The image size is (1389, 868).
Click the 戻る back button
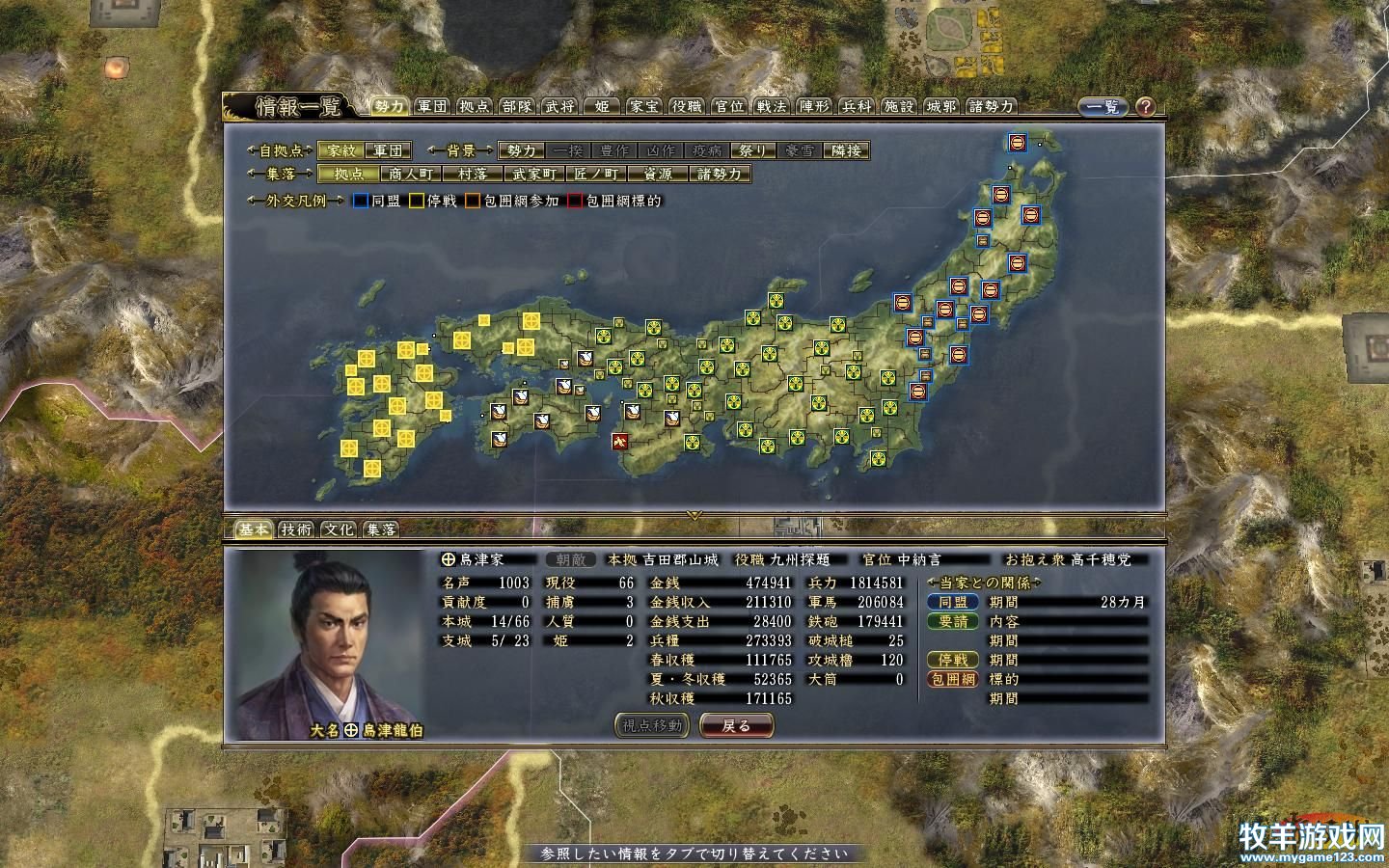[736, 725]
